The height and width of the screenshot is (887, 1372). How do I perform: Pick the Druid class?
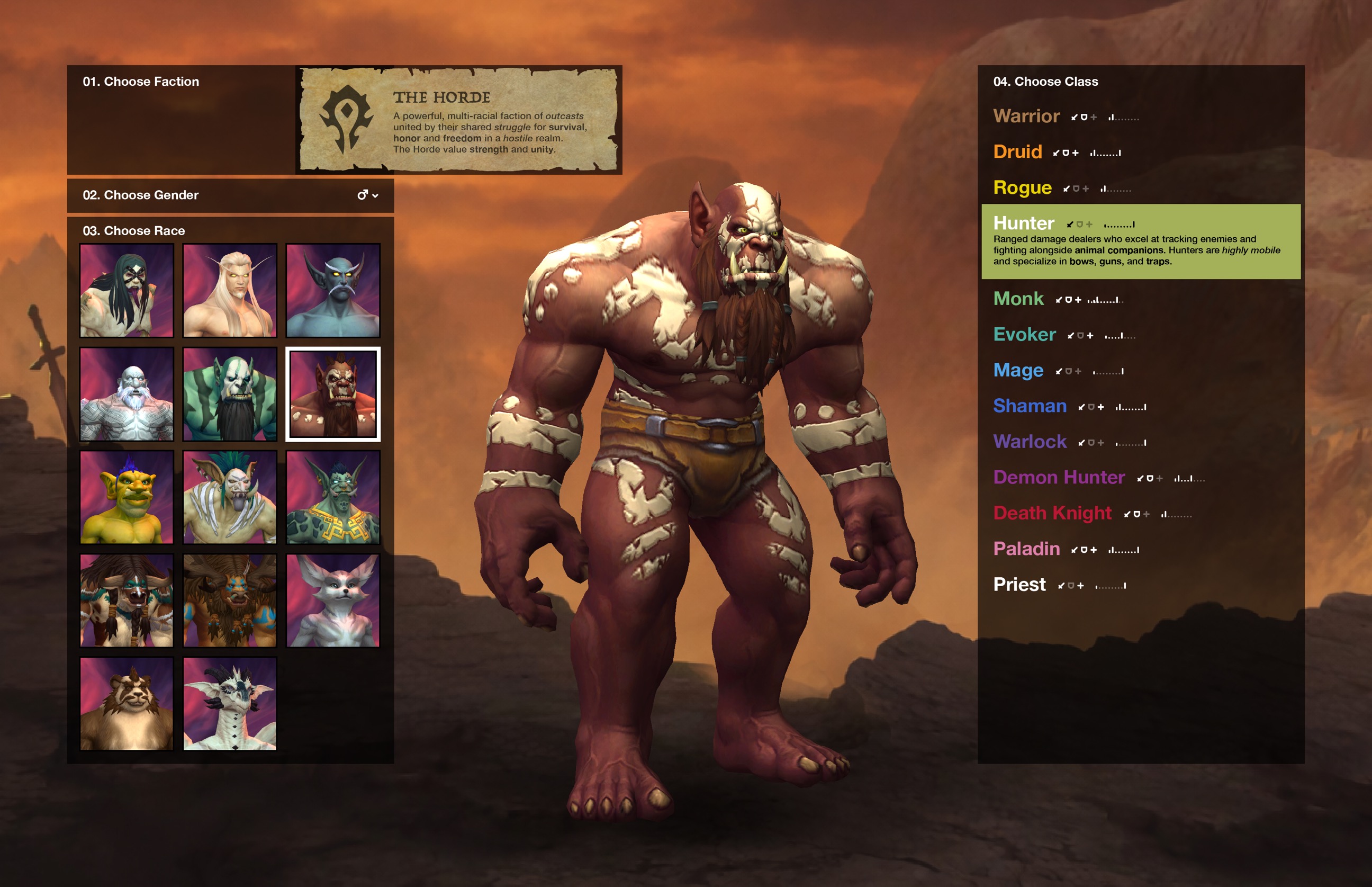[1017, 152]
